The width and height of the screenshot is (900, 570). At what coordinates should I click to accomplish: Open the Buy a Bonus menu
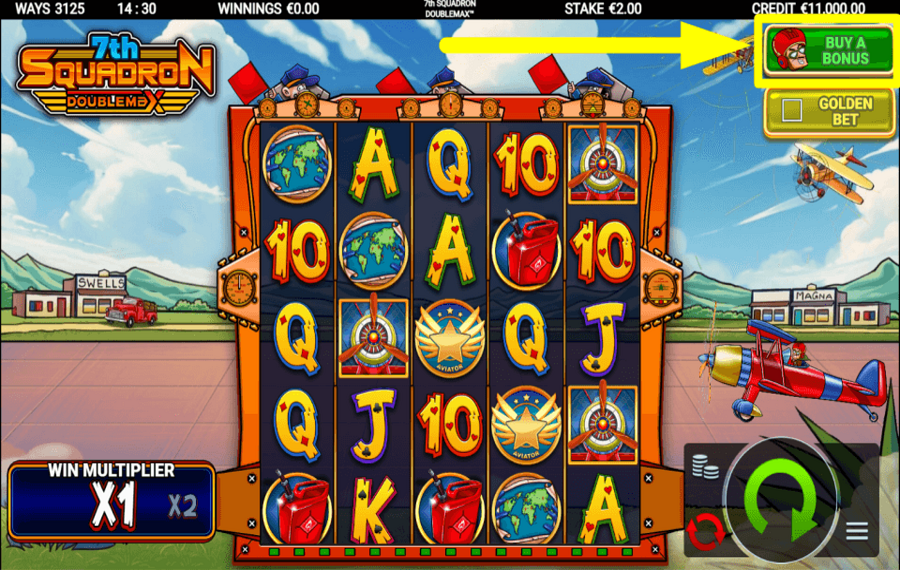827,51
